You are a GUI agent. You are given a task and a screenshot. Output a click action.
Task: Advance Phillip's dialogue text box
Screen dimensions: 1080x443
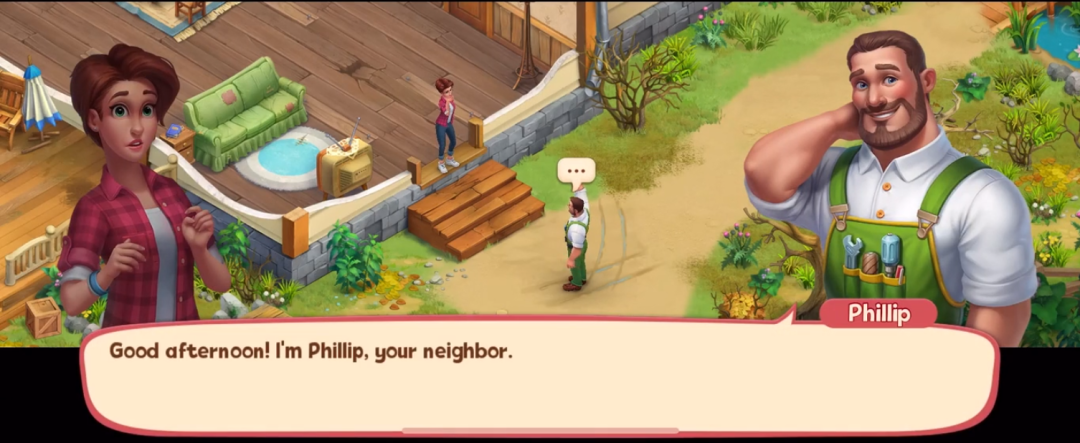[540, 378]
